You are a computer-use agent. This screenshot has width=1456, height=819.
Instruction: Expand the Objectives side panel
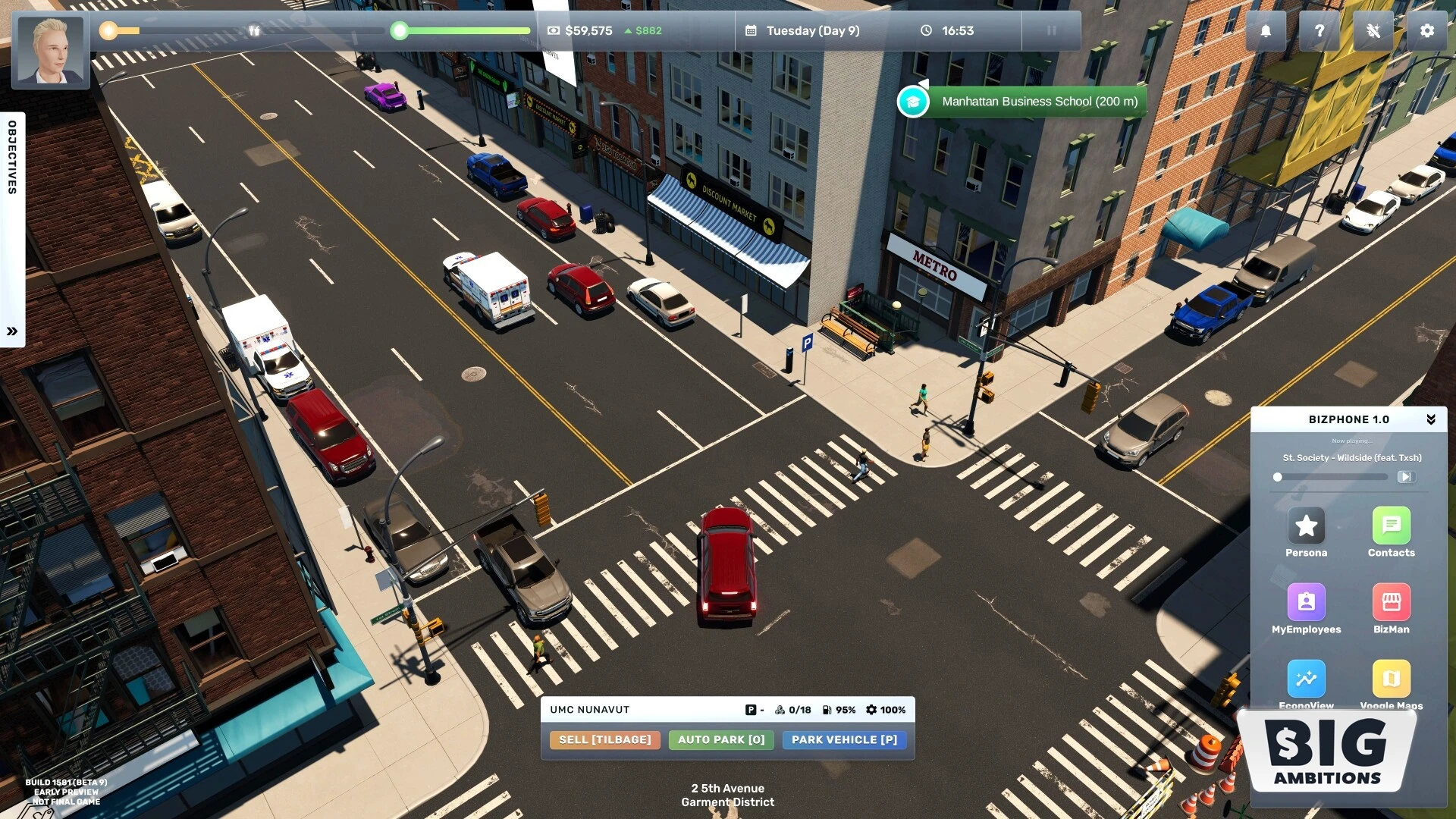(12, 331)
